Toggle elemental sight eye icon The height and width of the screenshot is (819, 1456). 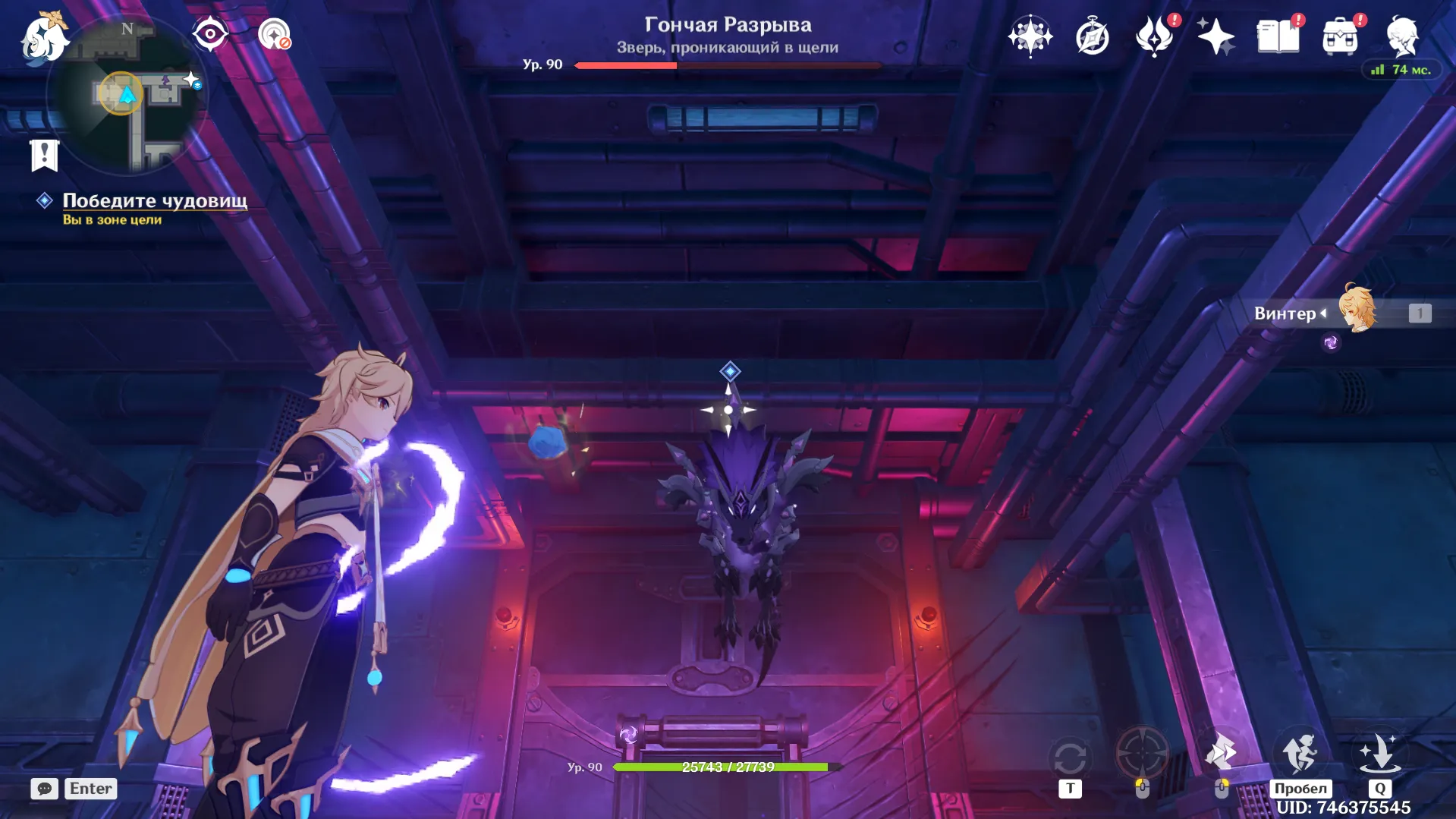[210, 33]
